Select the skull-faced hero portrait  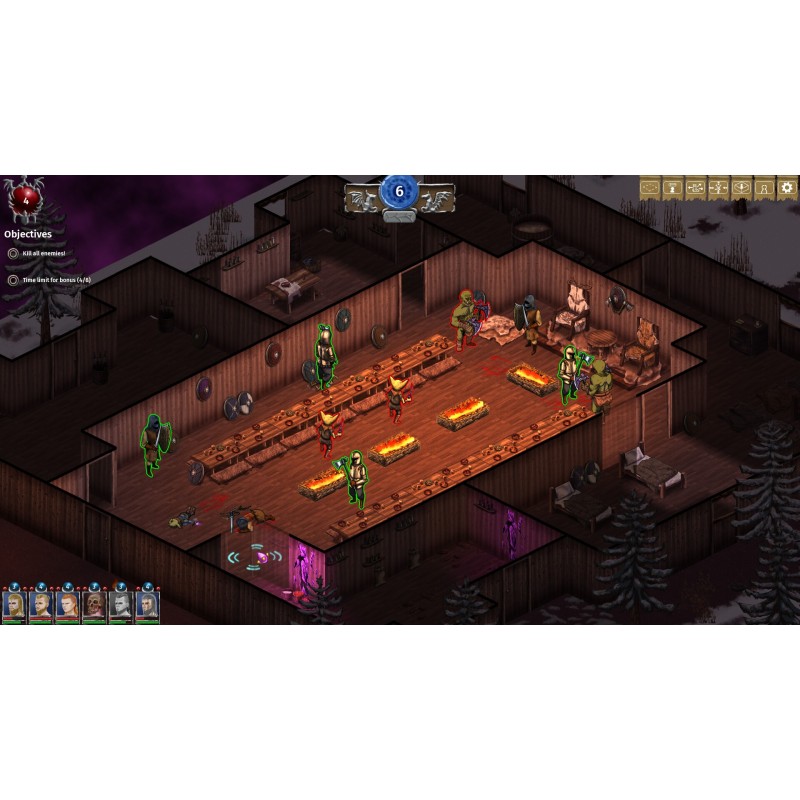94,605
